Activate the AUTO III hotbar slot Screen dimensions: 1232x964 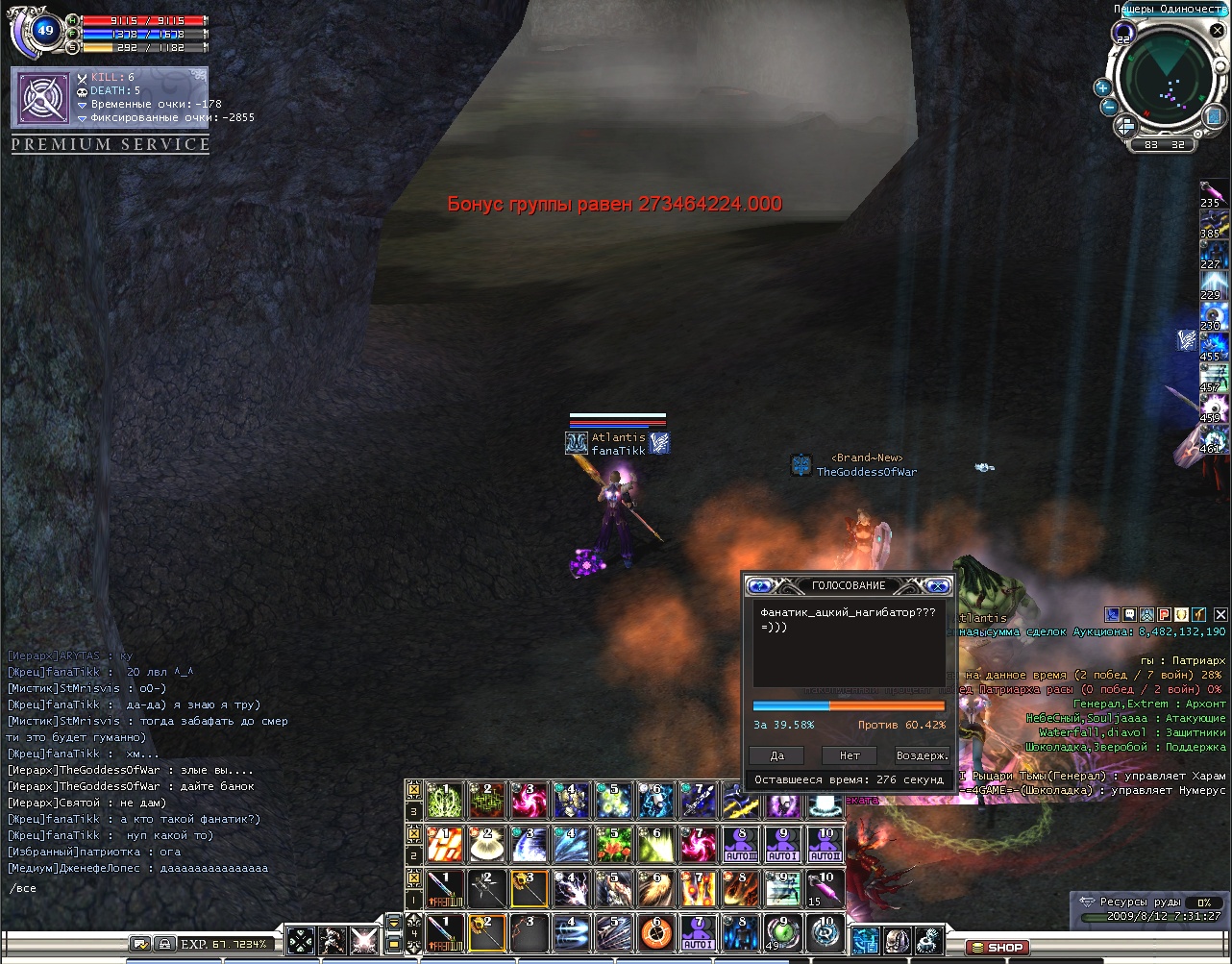pyautogui.click(x=741, y=846)
